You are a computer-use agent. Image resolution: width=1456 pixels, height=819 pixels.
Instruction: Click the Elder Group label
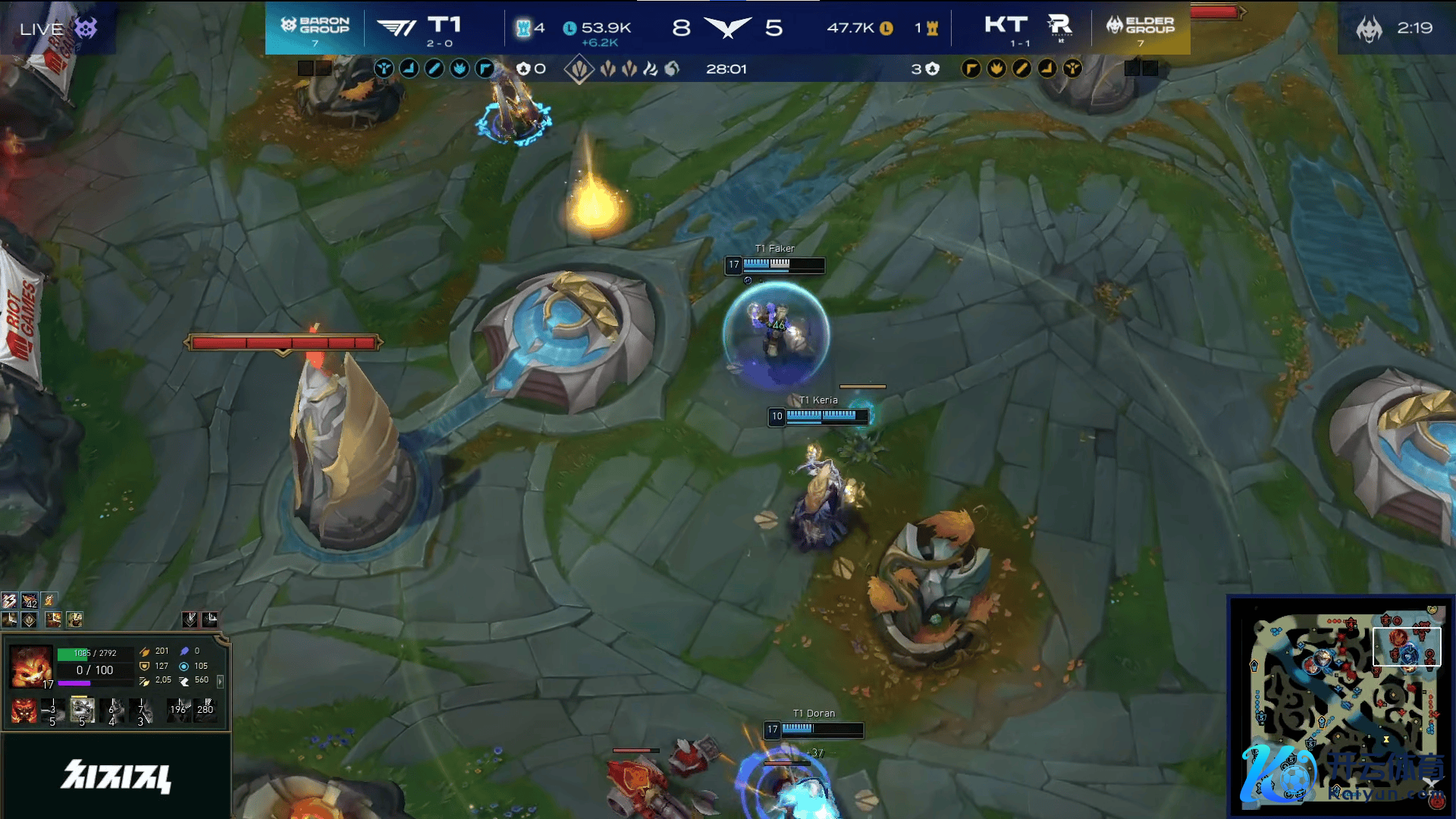point(1141,26)
